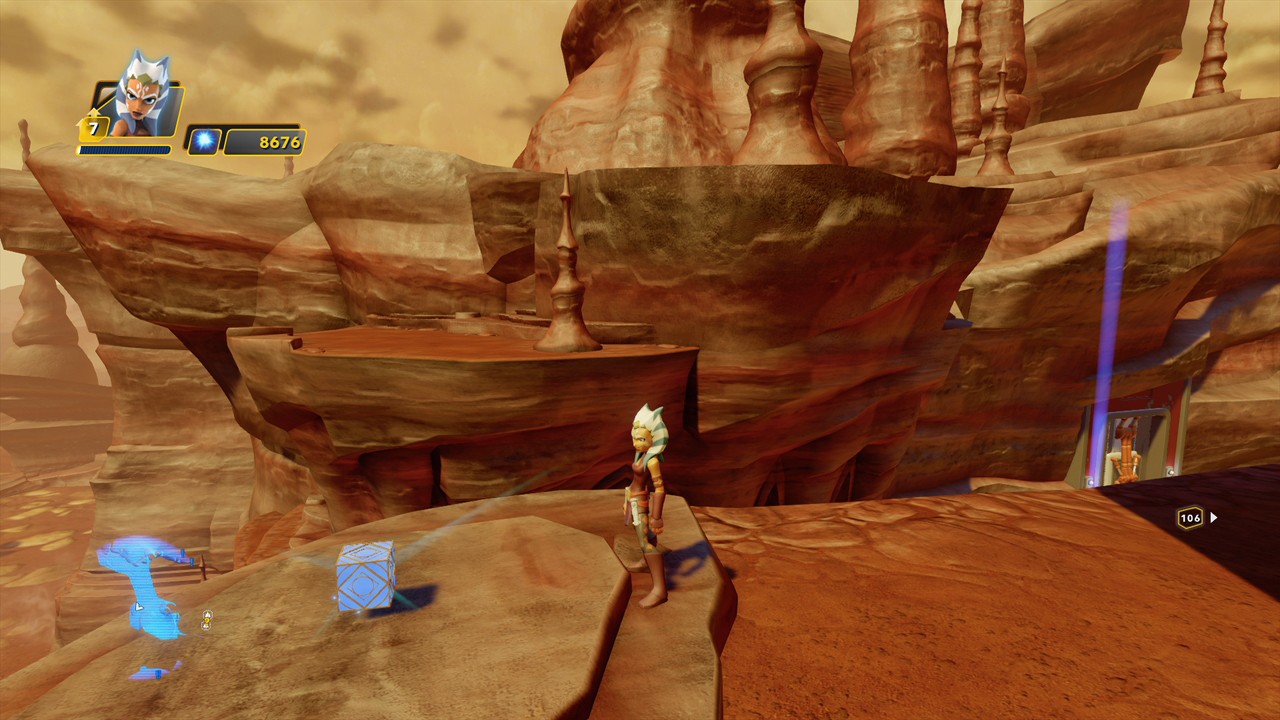Viewport: 1280px width, 720px height.
Task: Select the 106 distance objective marker
Action: click(x=1190, y=517)
